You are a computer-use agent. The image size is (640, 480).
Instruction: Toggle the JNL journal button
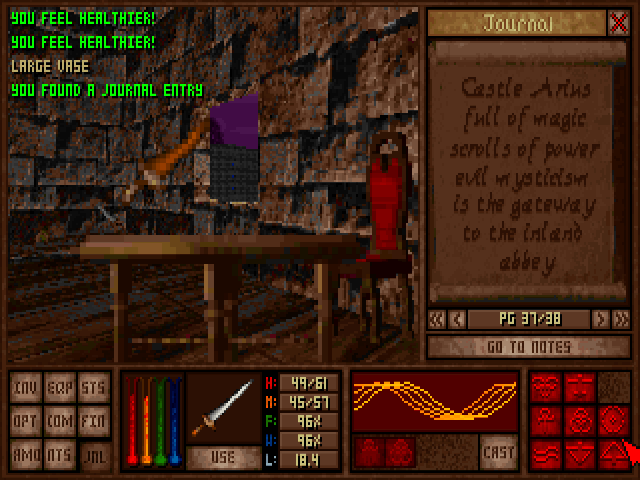coord(93,453)
